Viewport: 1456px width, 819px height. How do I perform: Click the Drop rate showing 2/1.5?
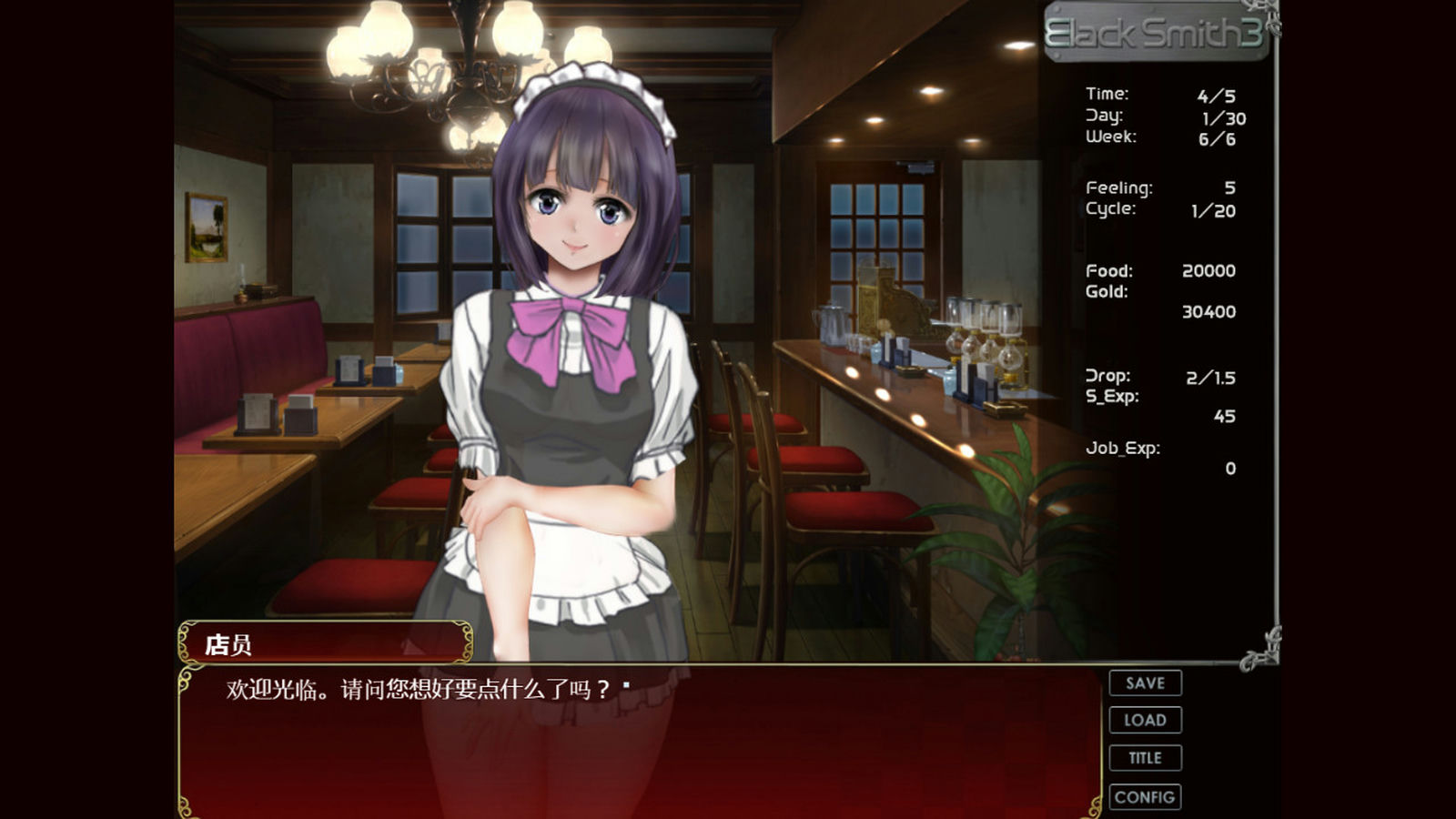click(1162, 375)
